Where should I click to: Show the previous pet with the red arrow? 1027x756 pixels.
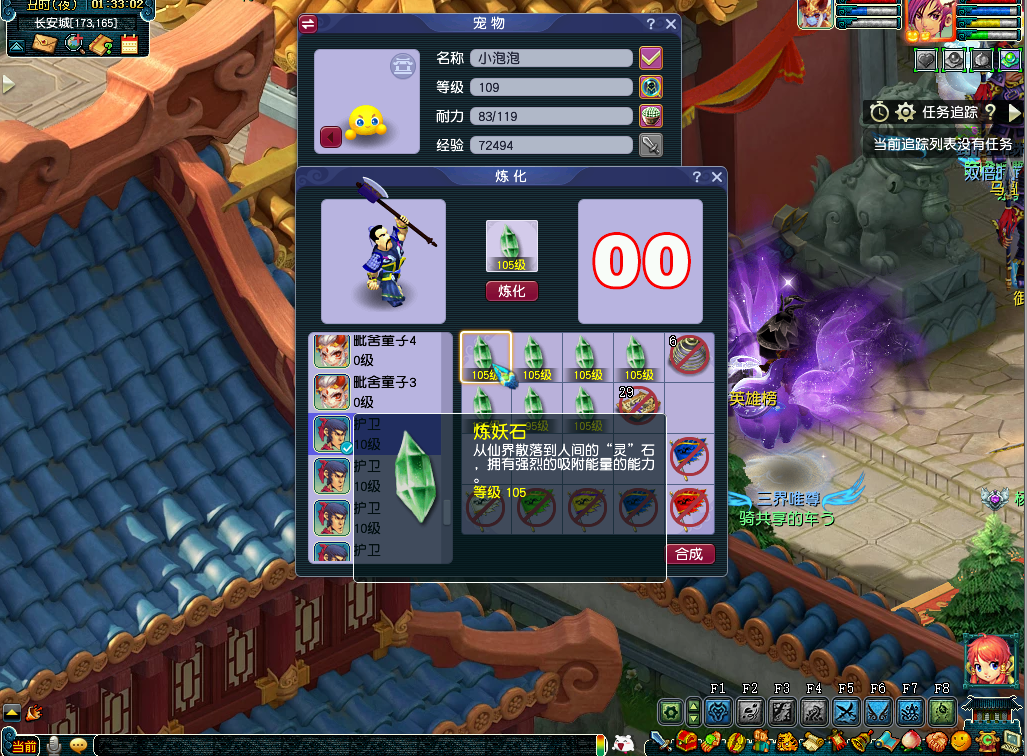pyautogui.click(x=330, y=137)
